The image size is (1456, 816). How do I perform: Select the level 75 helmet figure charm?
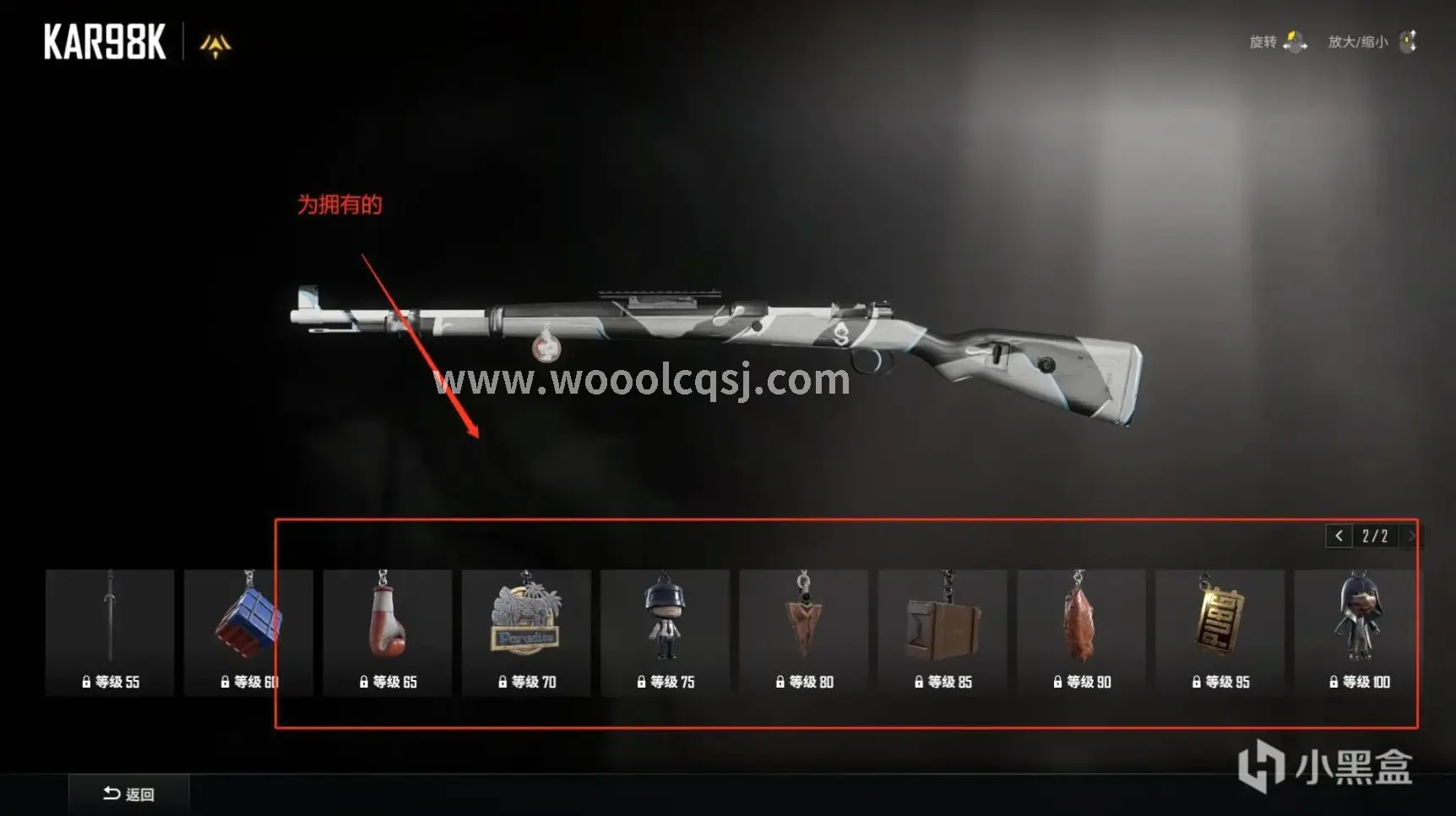665,632
